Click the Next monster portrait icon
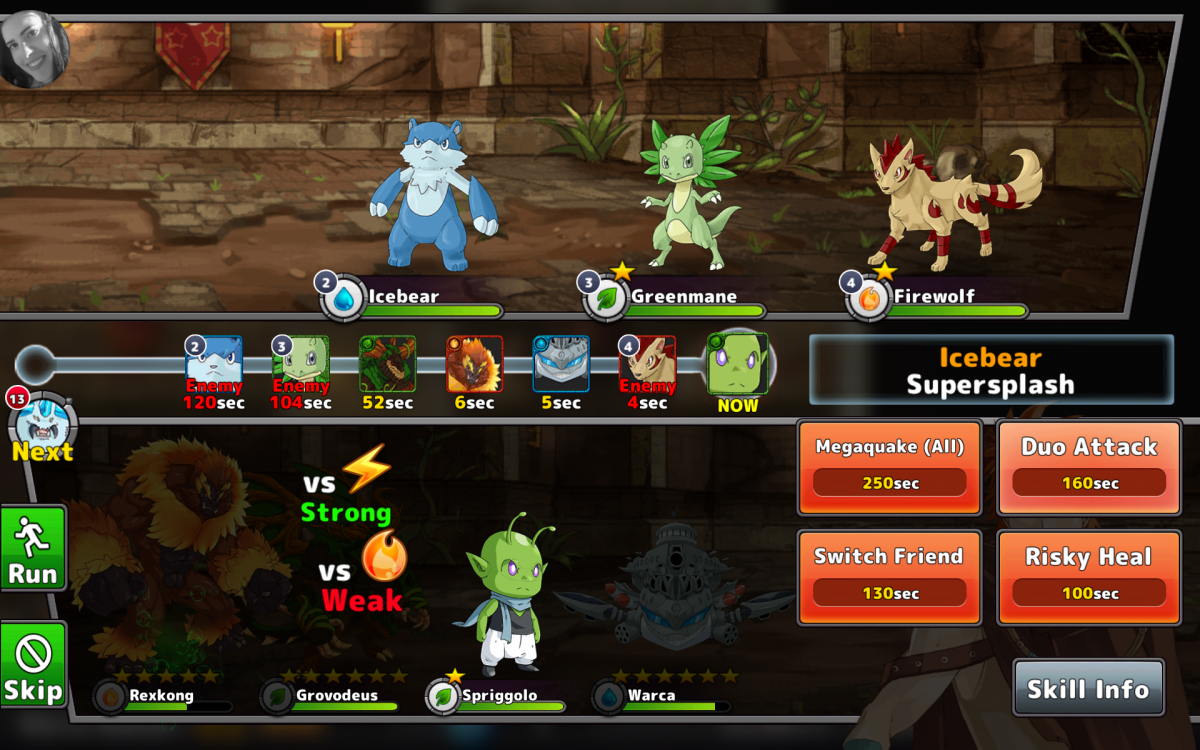The height and width of the screenshot is (750, 1200). pyautogui.click(x=42, y=424)
